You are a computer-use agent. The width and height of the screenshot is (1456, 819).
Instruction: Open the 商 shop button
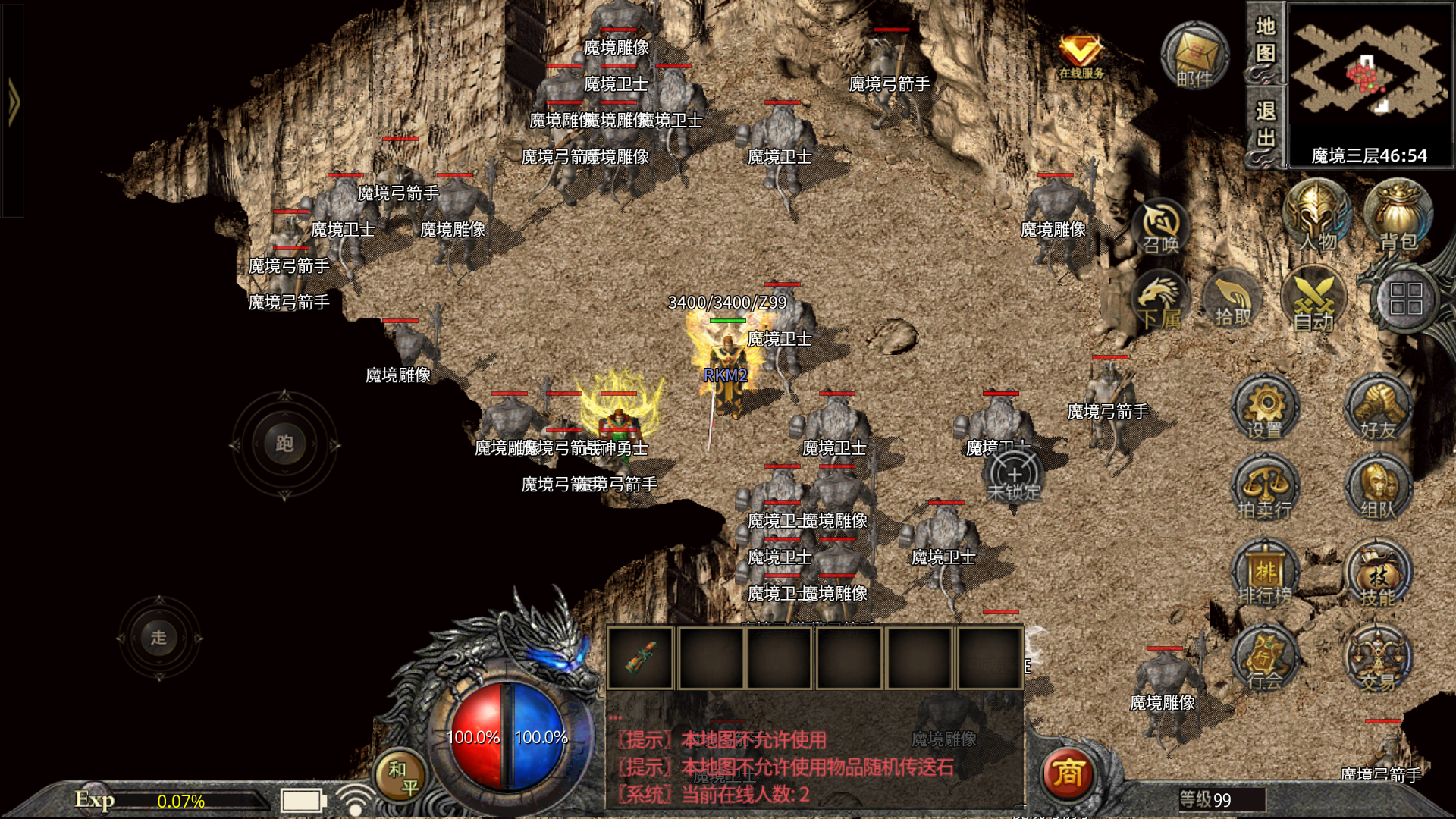tap(1068, 773)
